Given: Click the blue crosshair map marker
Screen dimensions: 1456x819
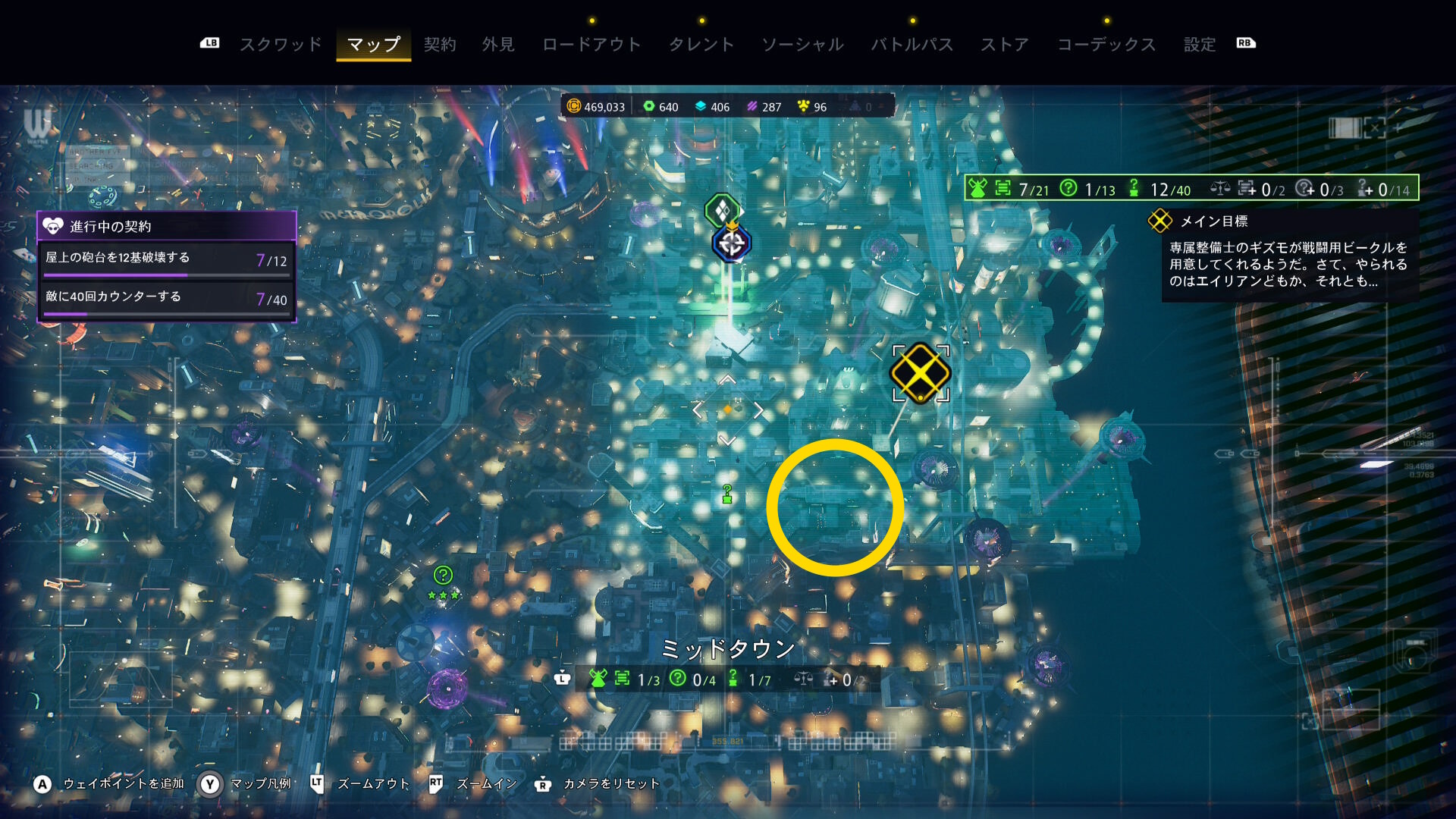Looking at the screenshot, I should [x=731, y=243].
